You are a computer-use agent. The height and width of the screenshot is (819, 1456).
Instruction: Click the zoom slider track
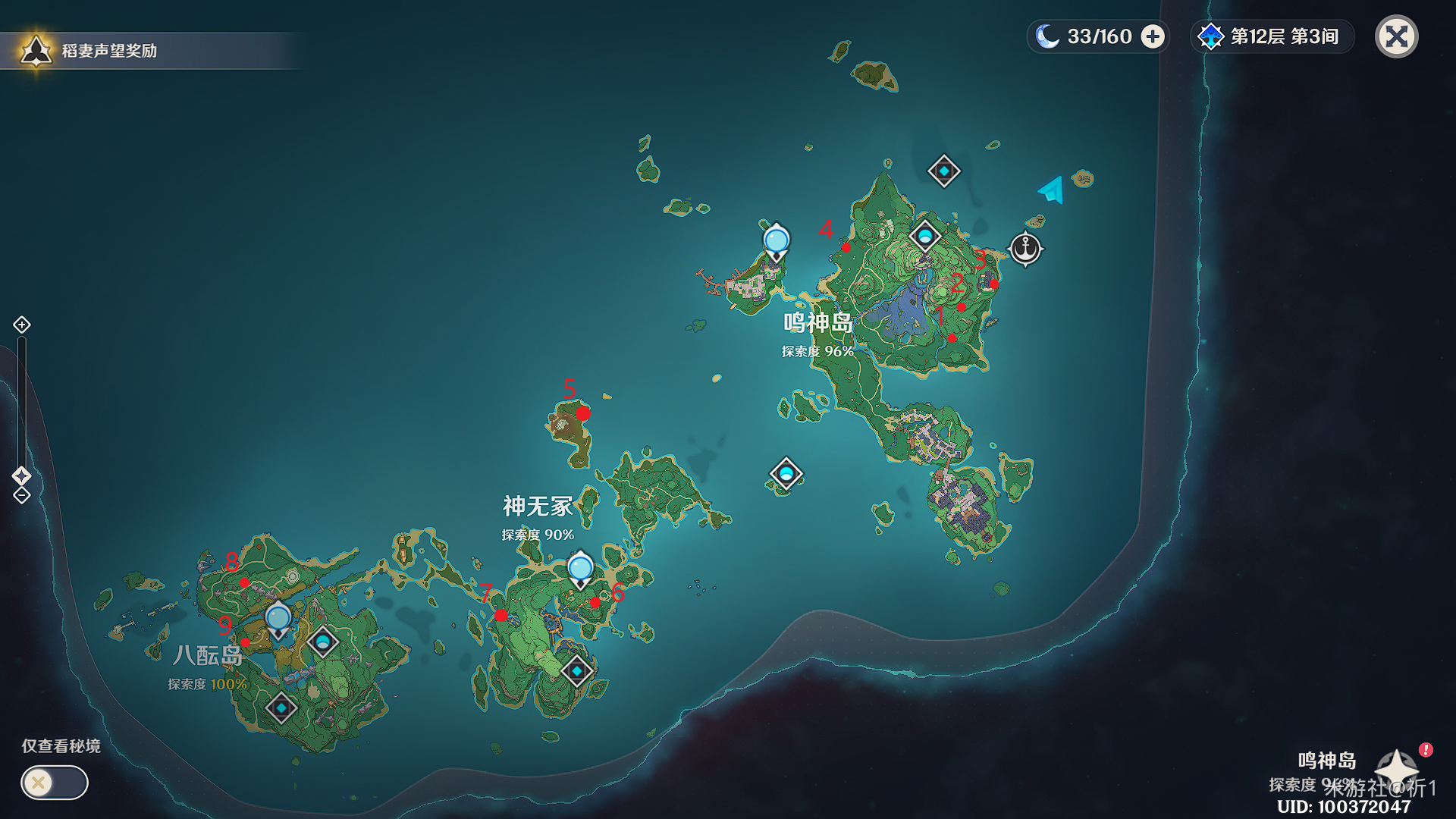[21, 402]
